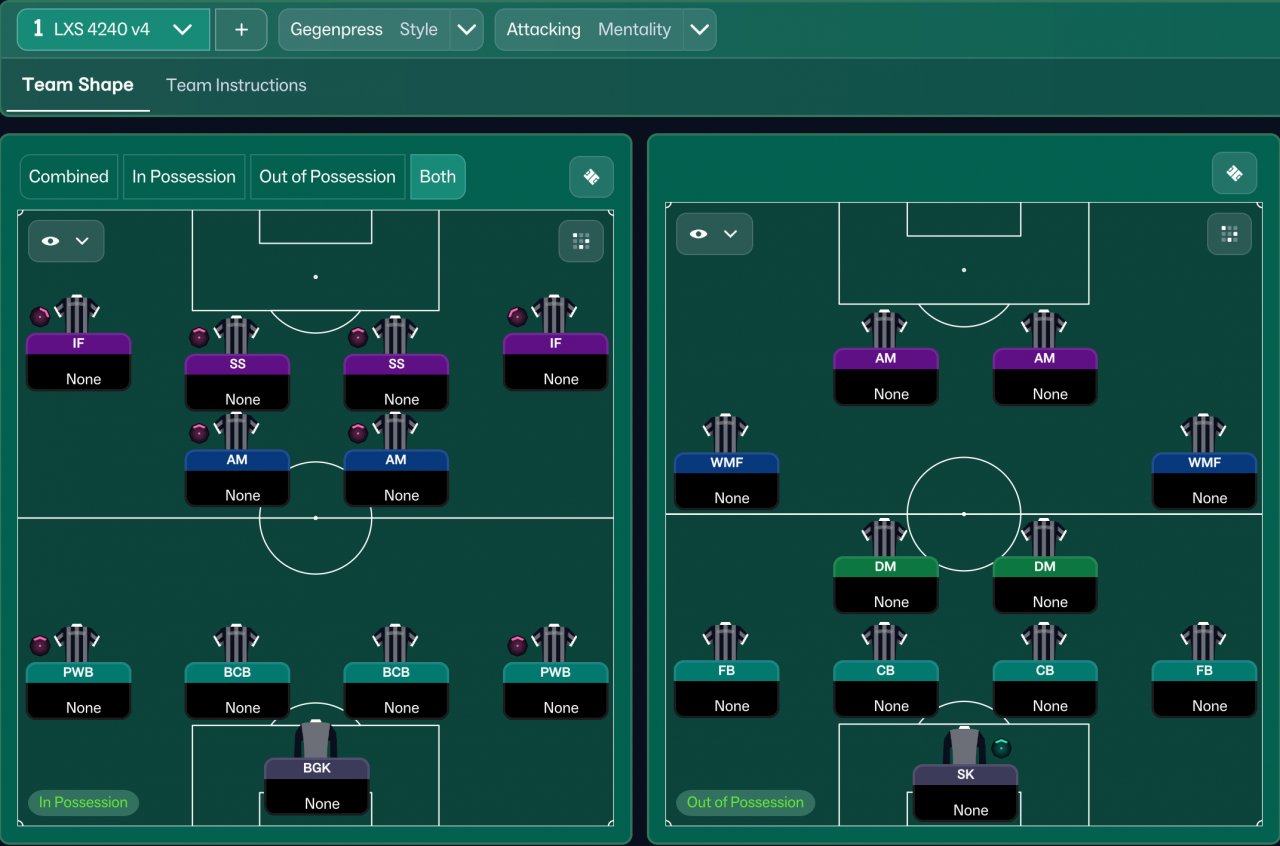The height and width of the screenshot is (846, 1280).
Task: Add a new tactic with the plus button
Action: point(241,29)
